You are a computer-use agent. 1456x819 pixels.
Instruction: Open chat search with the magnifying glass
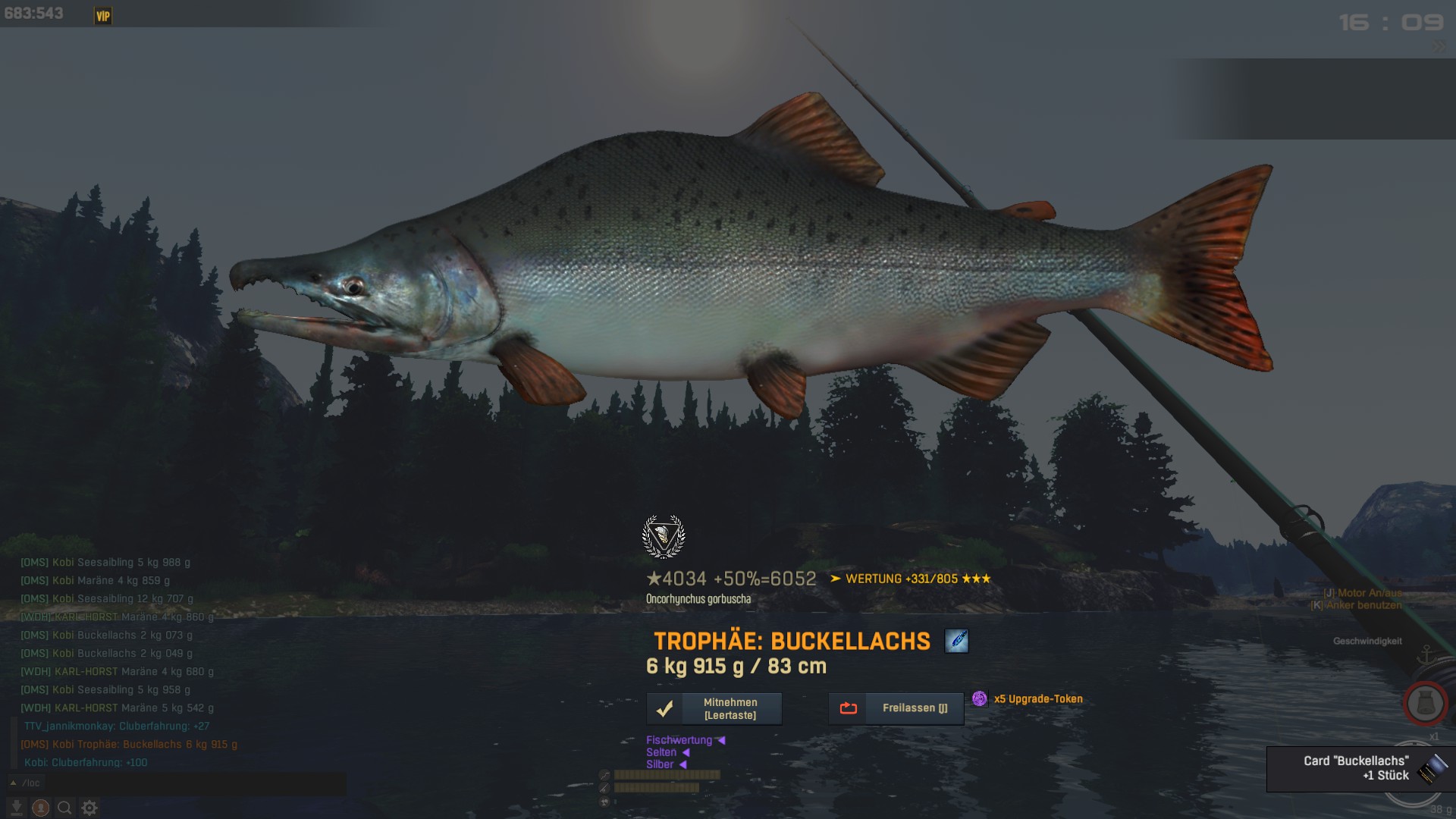65,808
